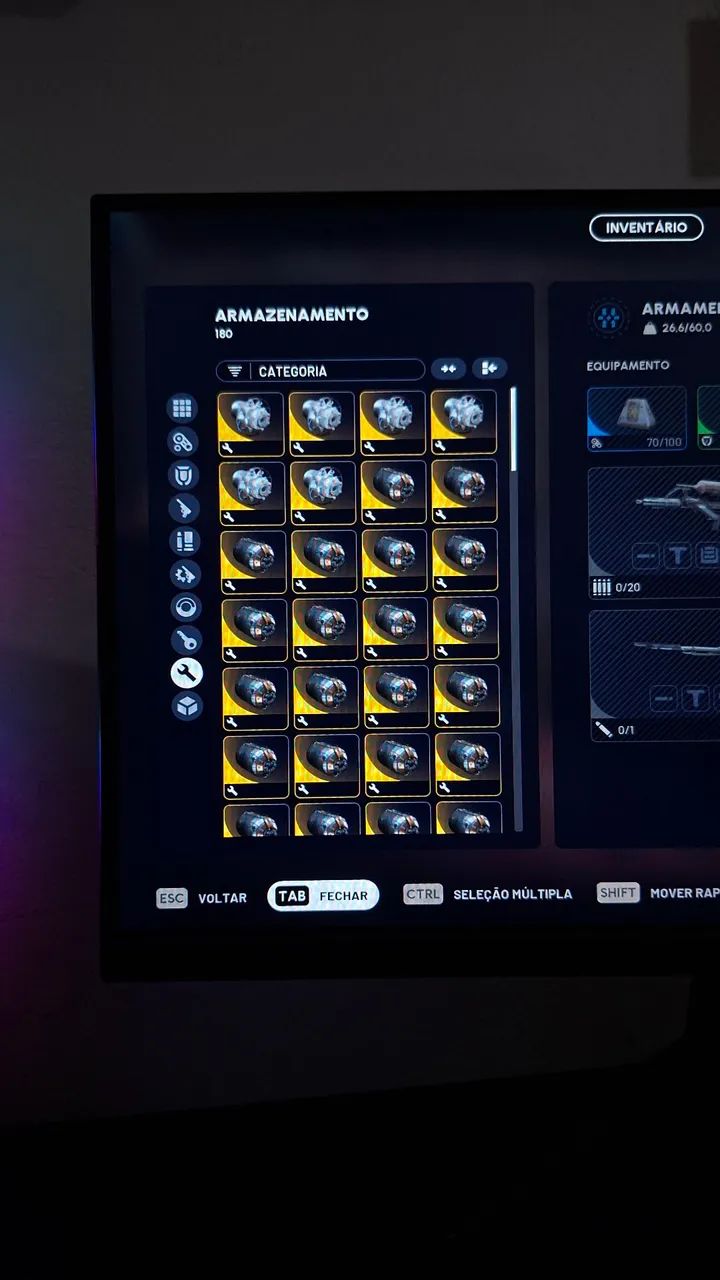
Task: Select the chain-link category filter
Action: point(182,441)
